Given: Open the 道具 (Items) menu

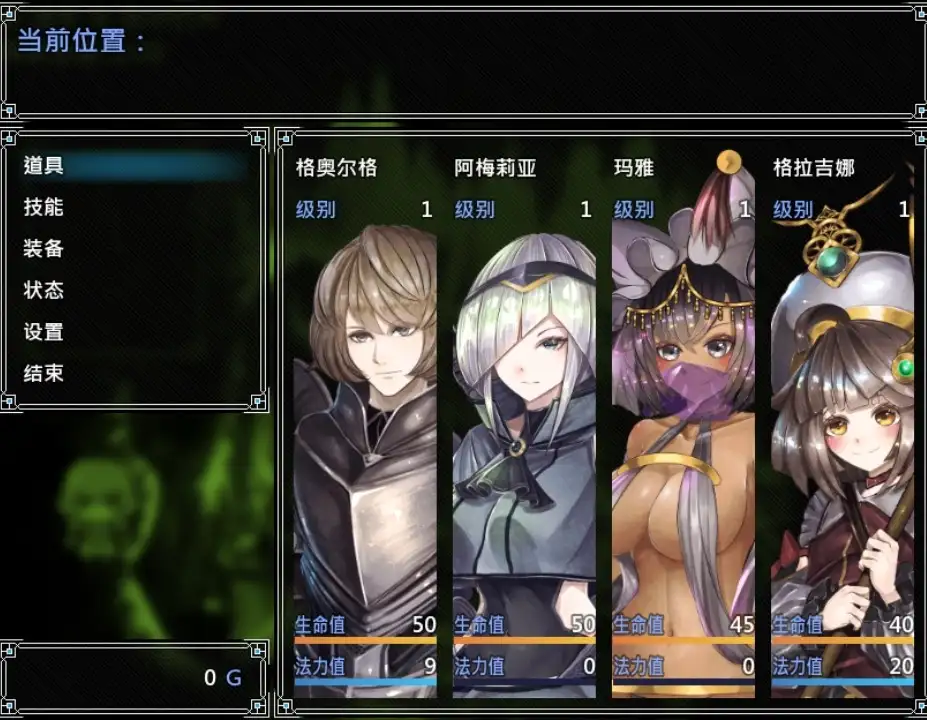Looking at the screenshot, I should 44,166.
